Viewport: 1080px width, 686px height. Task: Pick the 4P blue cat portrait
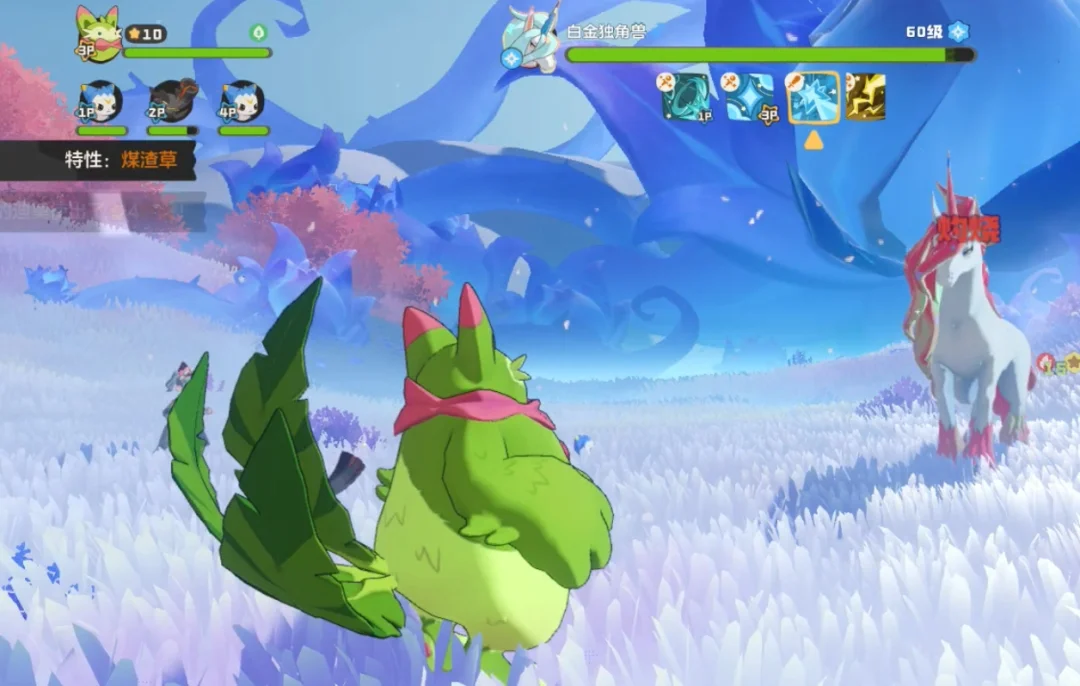pos(243,102)
